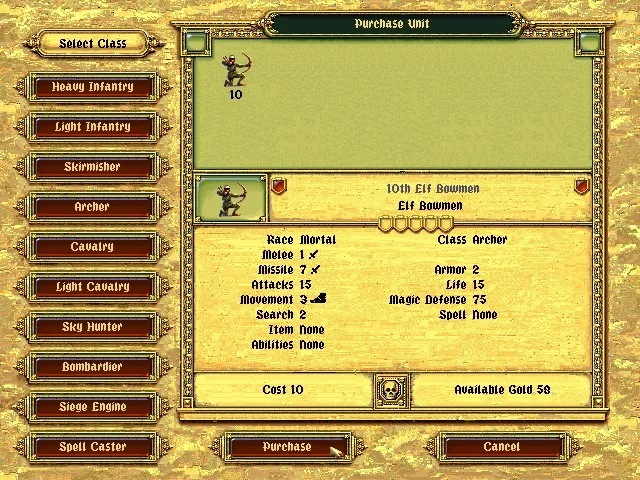Select the Heavy Infantry class
Image resolution: width=640 pixels, height=480 pixels.
tap(92, 87)
